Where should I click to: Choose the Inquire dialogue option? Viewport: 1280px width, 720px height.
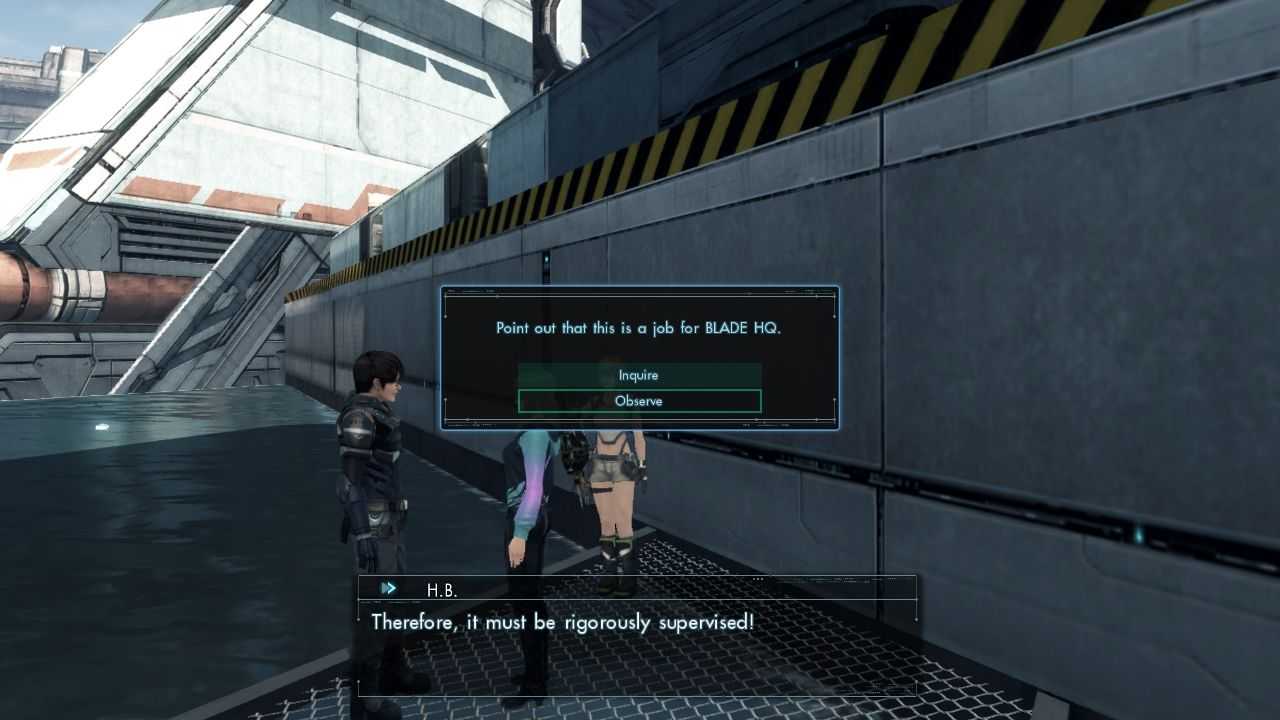[639, 375]
